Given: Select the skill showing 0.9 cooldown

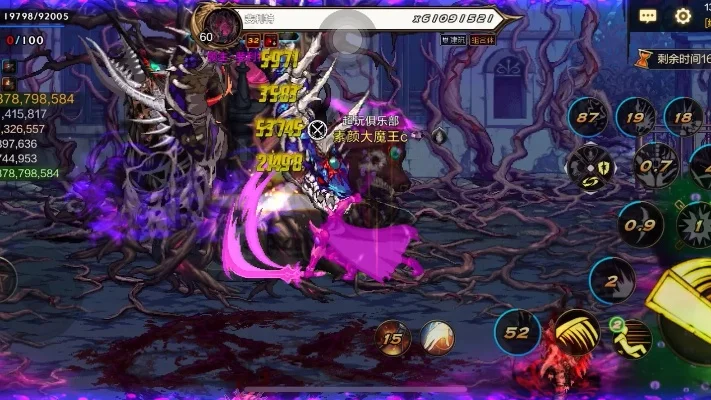Looking at the screenshot, I should pos(639,225).
